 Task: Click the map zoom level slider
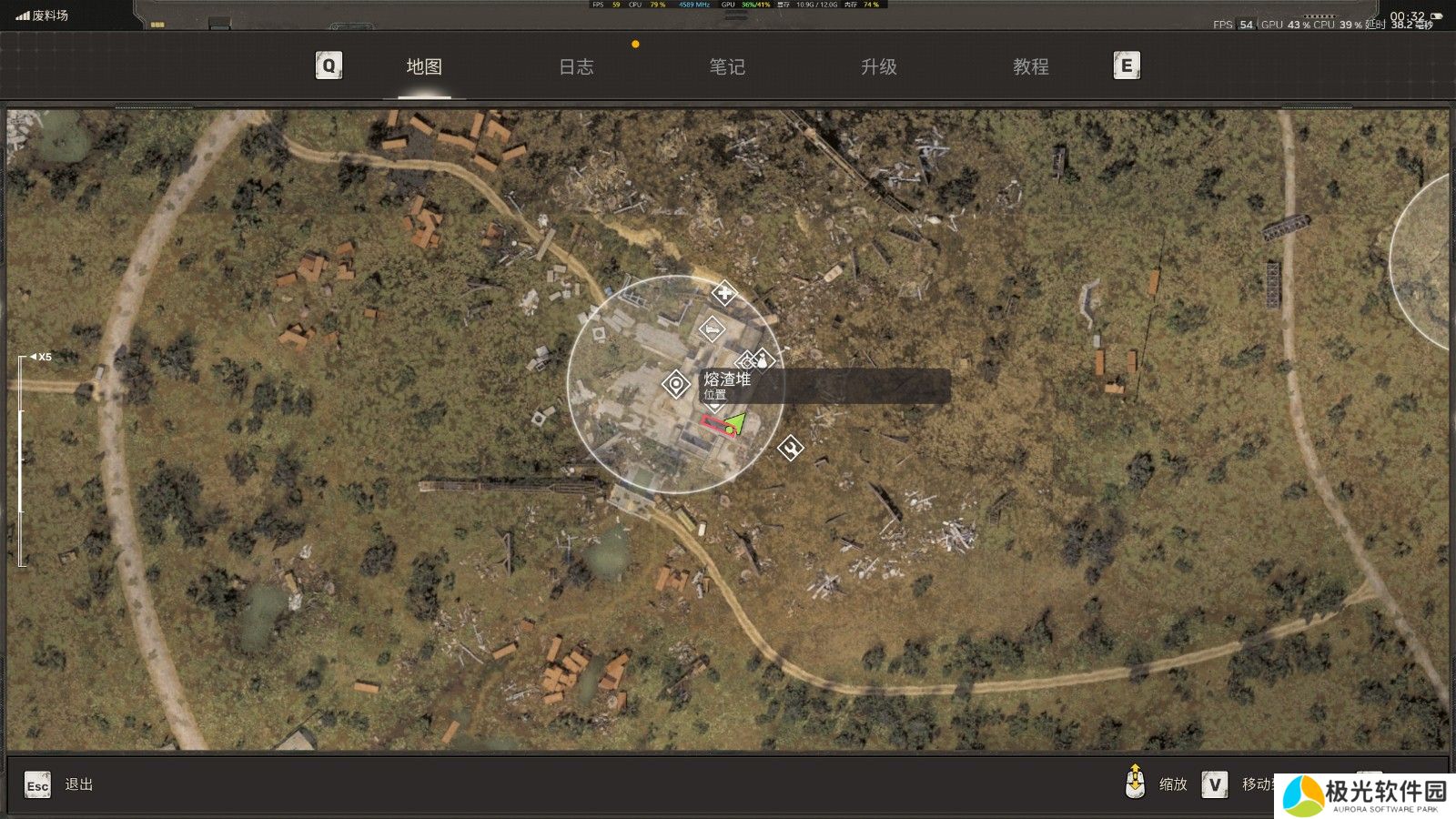pos(22,460)
